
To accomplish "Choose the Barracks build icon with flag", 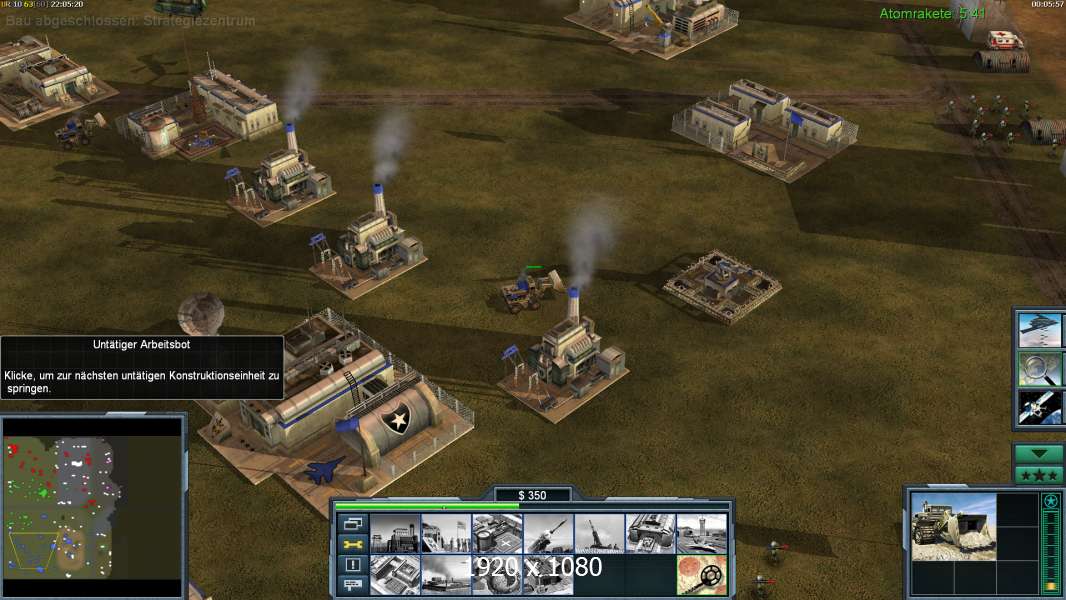I will coord(445,533).
